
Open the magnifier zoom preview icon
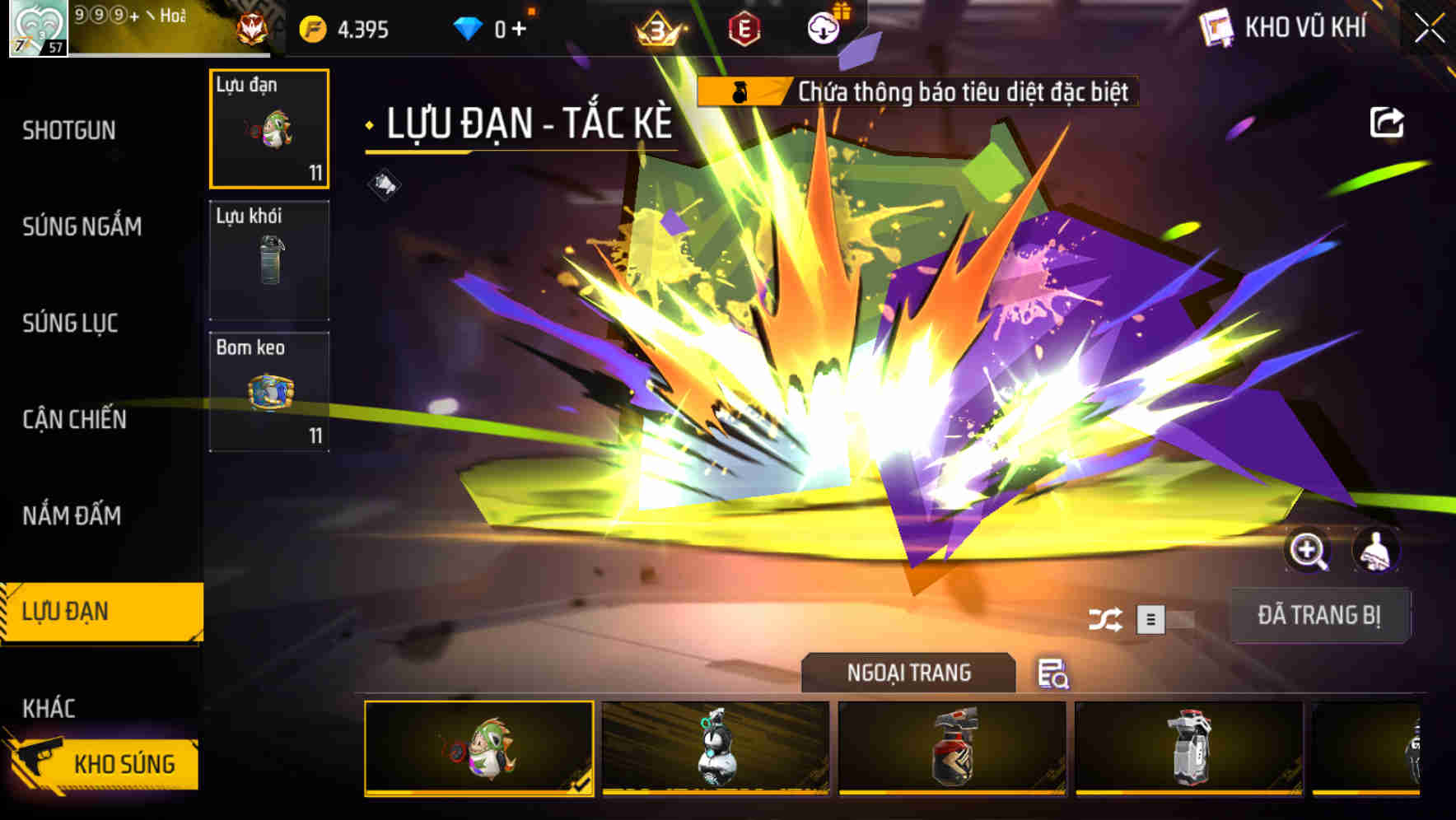pos(1306,551)
